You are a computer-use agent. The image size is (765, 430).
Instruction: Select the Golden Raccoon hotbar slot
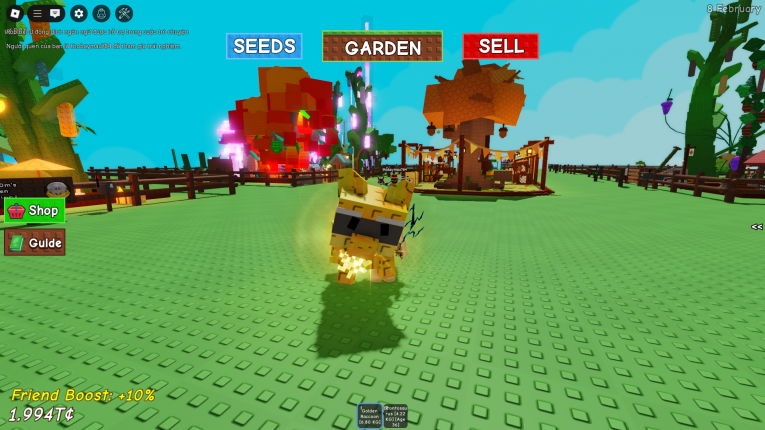click(x=371, y=416)
